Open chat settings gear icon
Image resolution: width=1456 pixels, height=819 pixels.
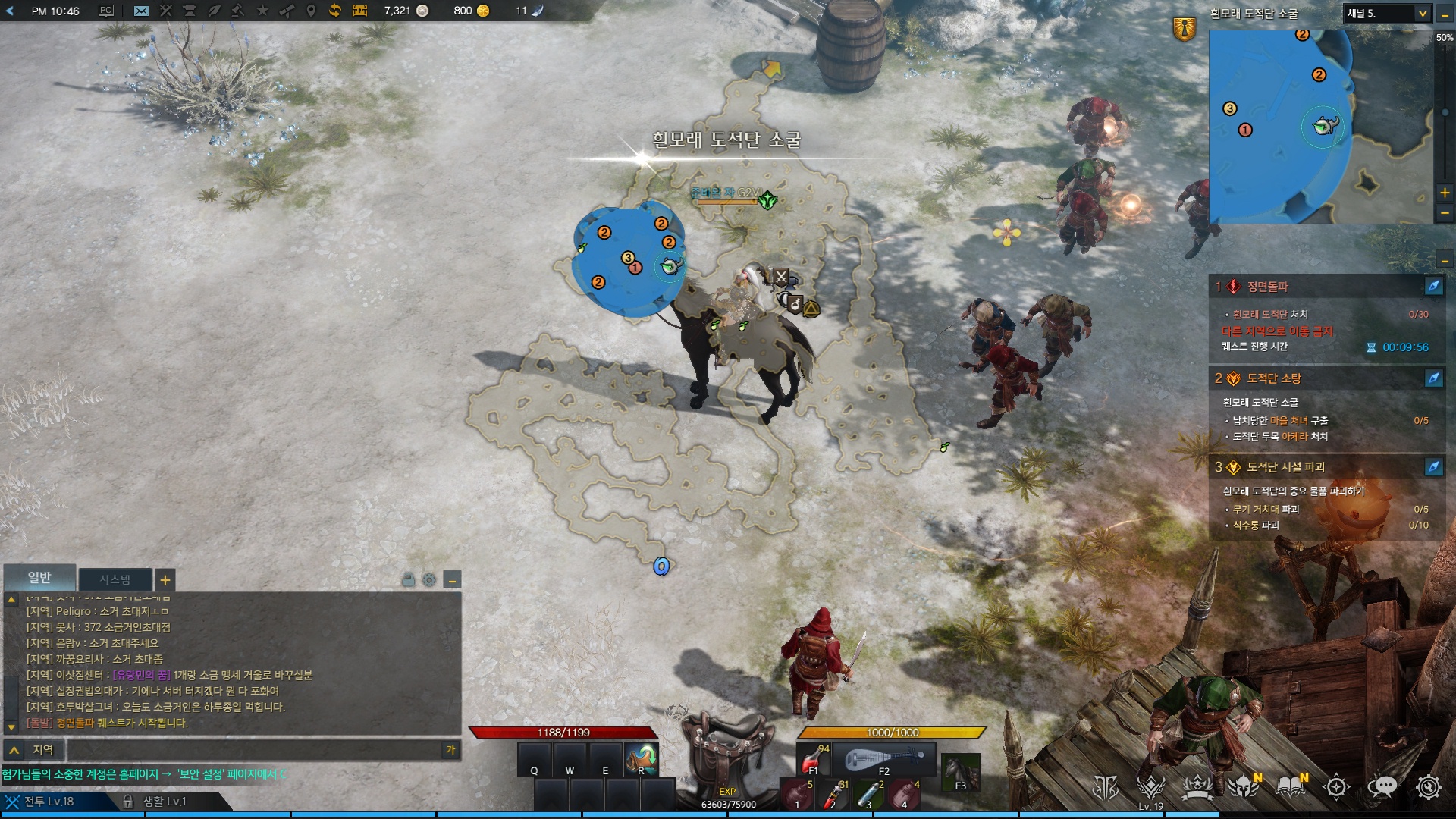click(x=429, y=580)
